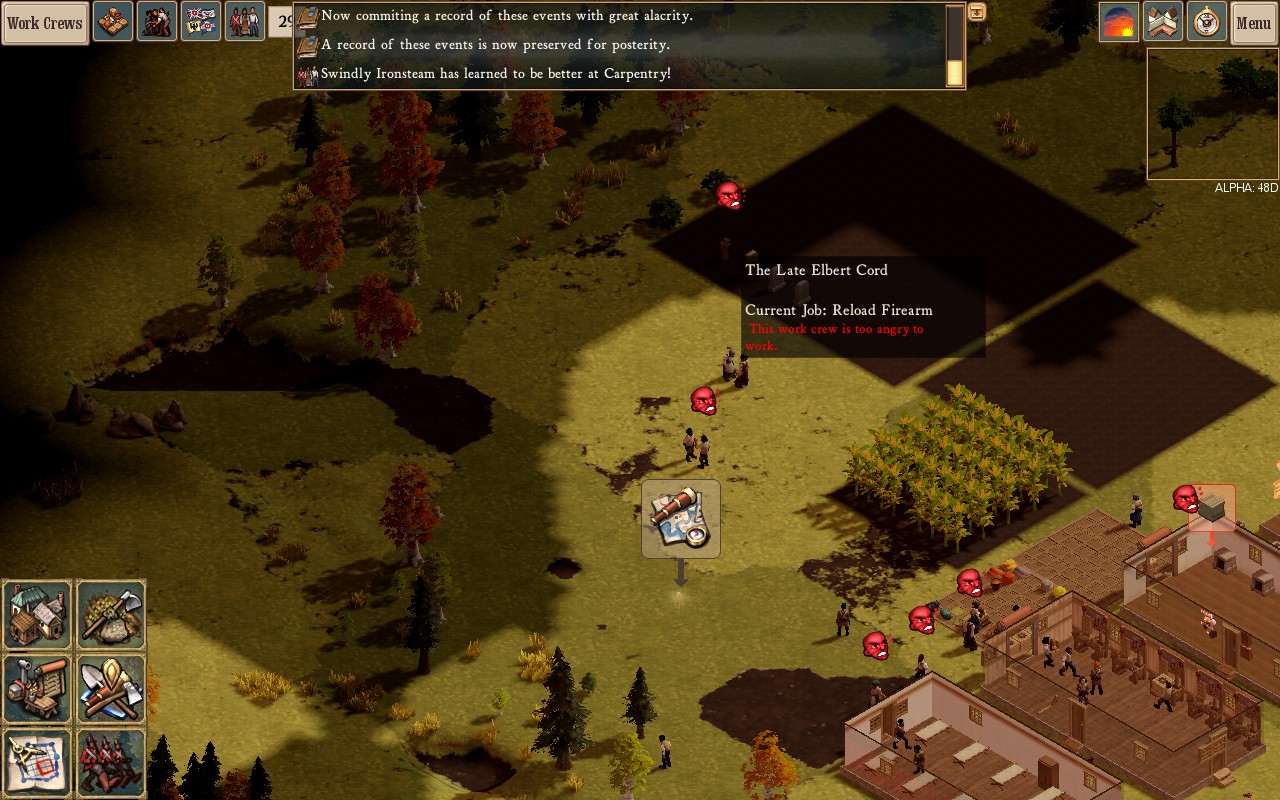The width and height of the screenshot is (1280, 800).
Task: Click the crowd of workers icon
Action: 157,22
